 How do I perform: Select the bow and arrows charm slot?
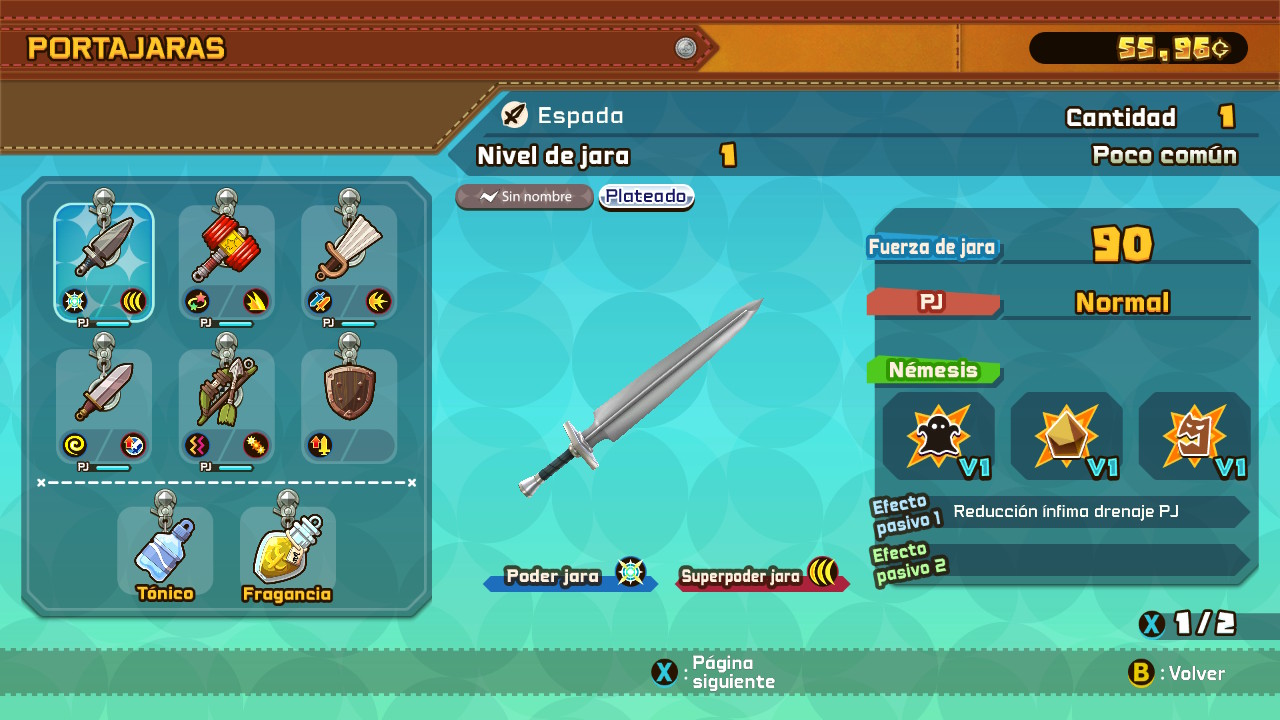click(x=227, y=405)
